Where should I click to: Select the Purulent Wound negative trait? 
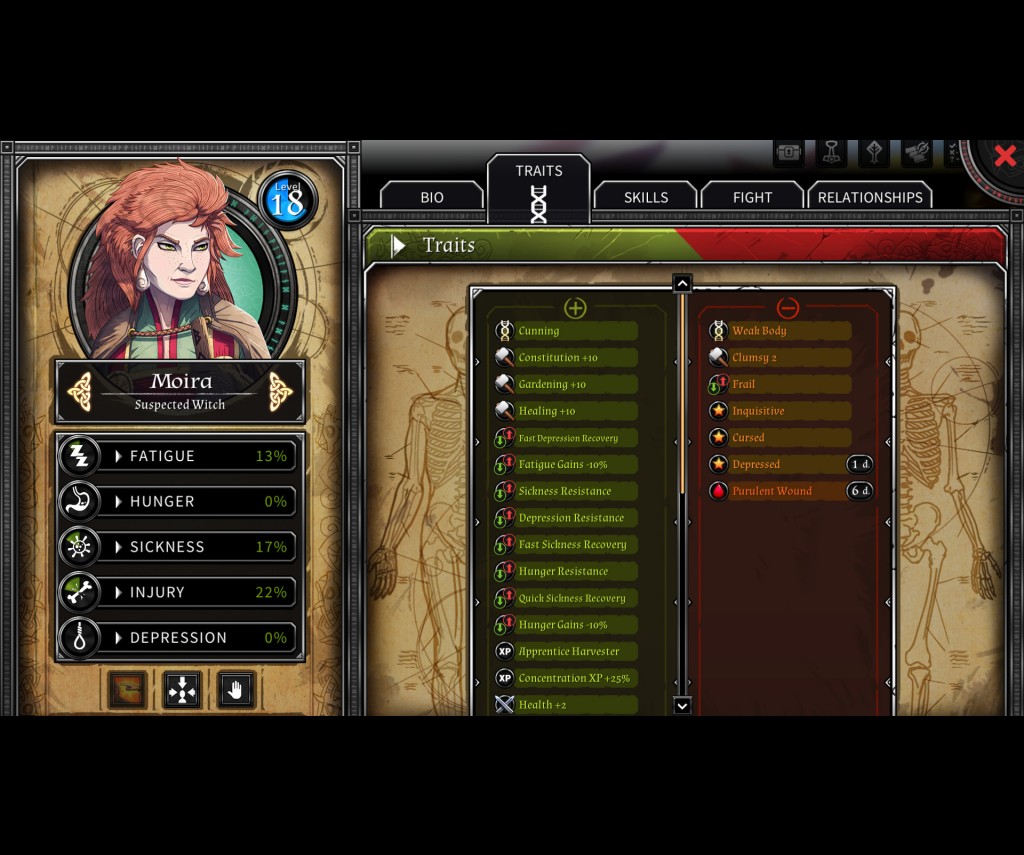780,491
